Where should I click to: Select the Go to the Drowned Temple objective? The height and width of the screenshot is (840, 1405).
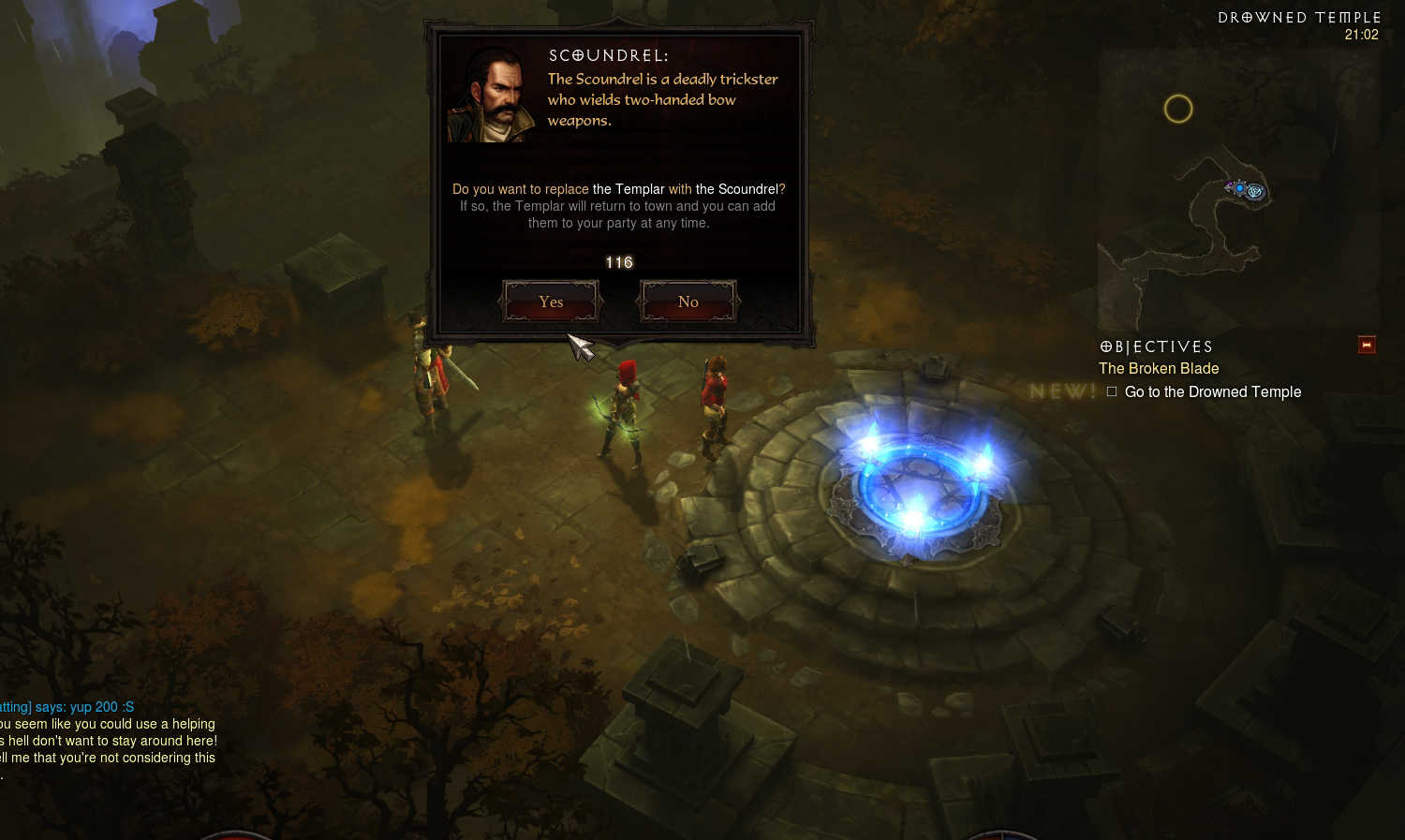1212,392
